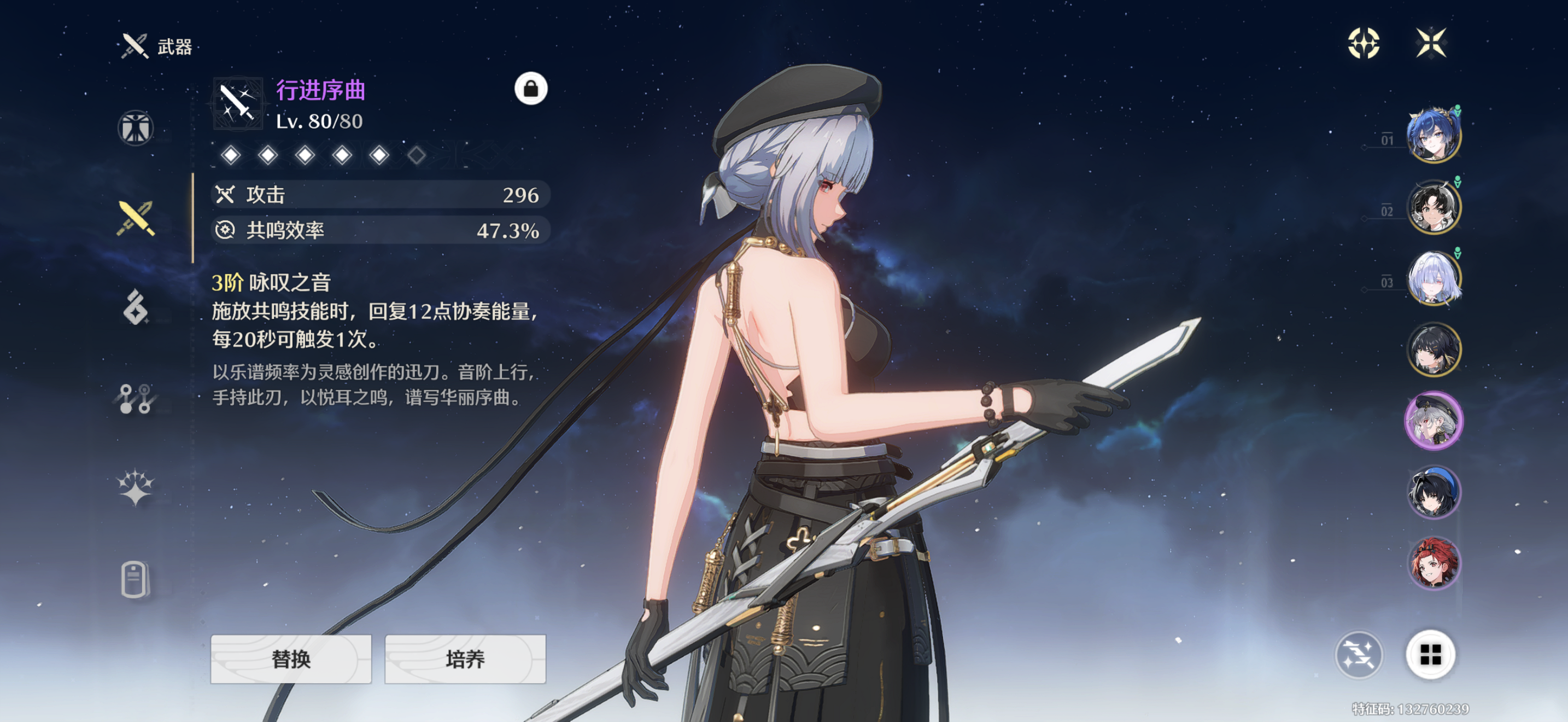Pick the black-haired character portrait with gold ring
This screenshot has width=1568, height=722.
click(x=1433, y=350)
